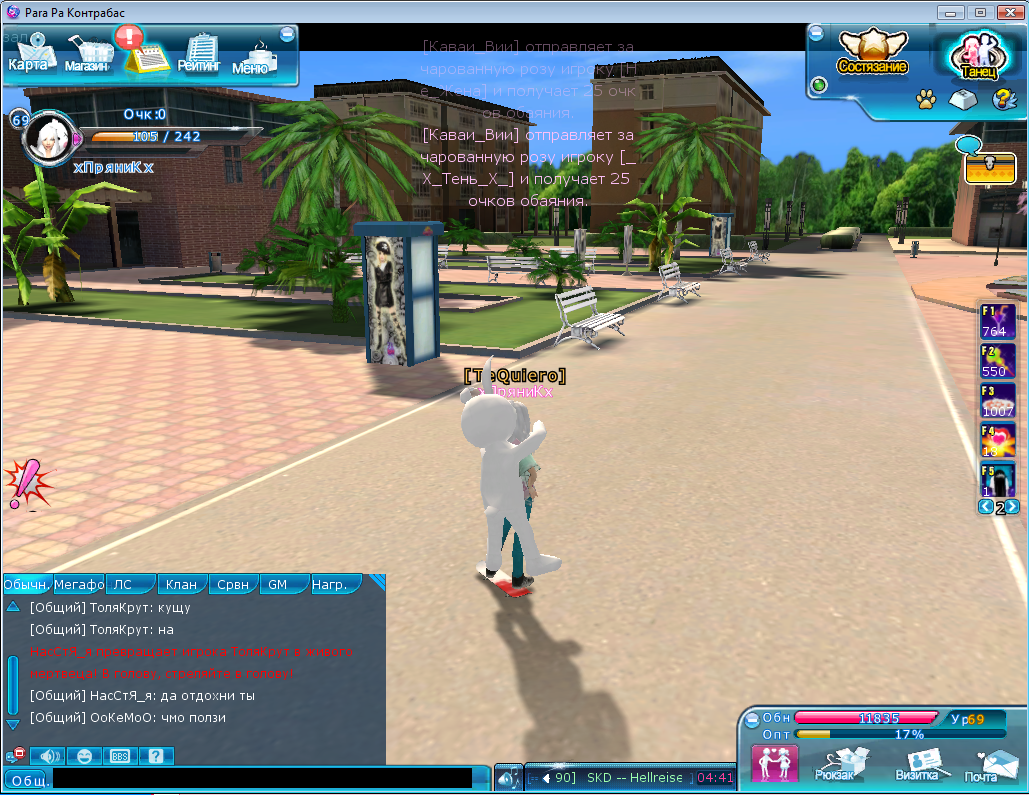
Task: Open the treasure chest notification icon
Action: point(990,168)
